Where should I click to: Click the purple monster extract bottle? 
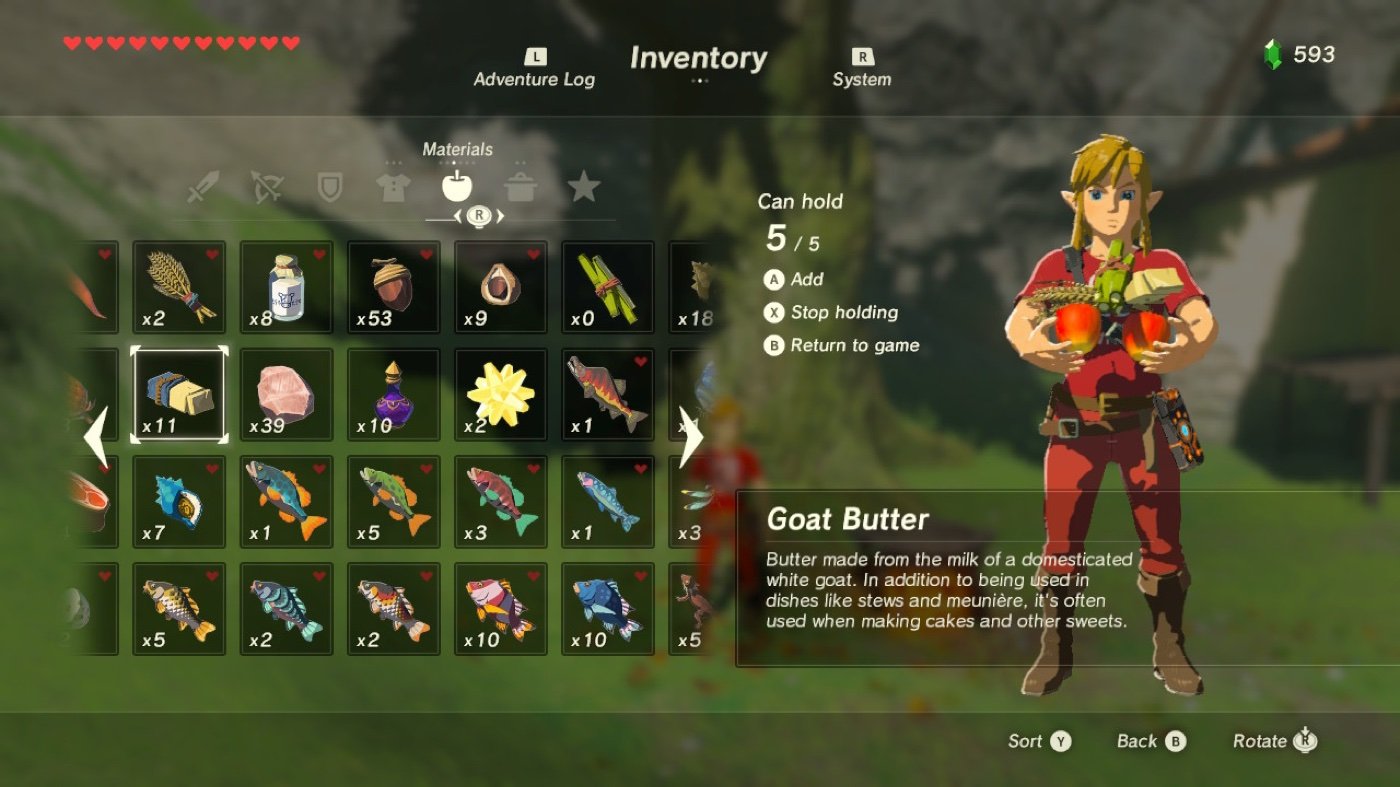click(393, 394)
